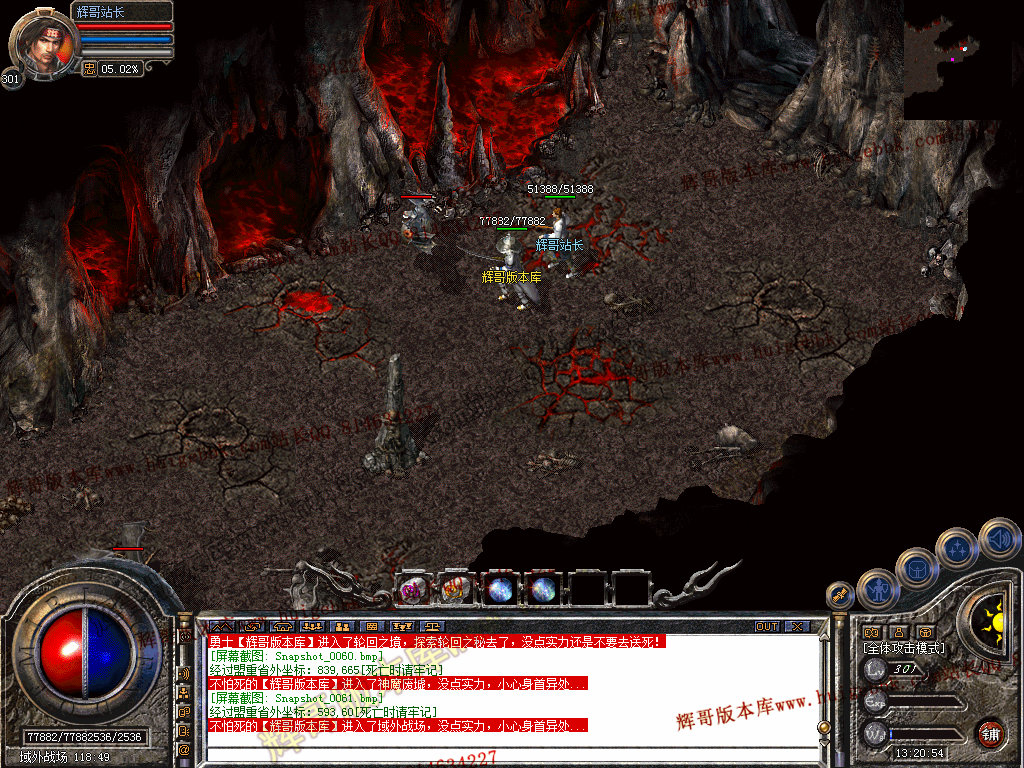1024x768 pixels.
Task: Click the small orange satellite round button
Action: (x=839, y=596)
